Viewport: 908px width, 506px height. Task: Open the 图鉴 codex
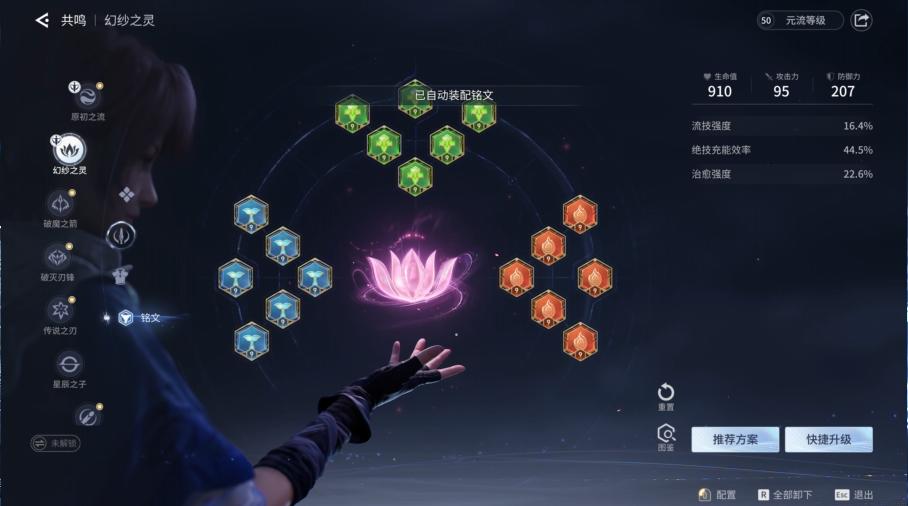click(666, 434)
